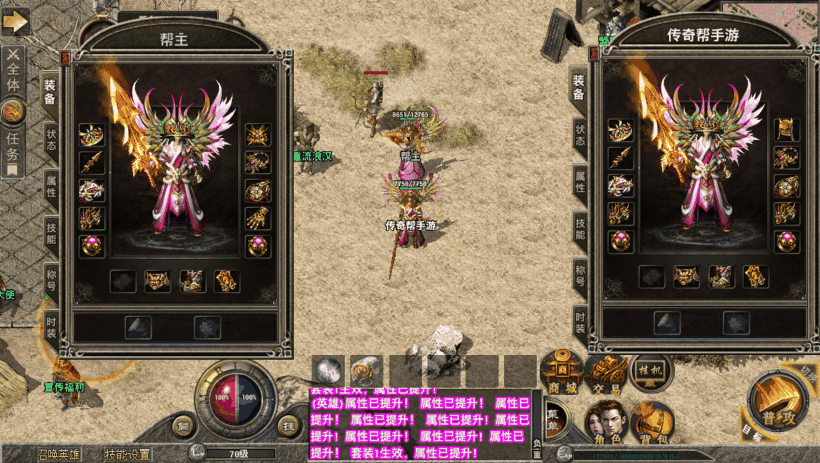Toggle the 挂机 auto-battle button
Viewport: 820px width, 463px height.
click(x=651, y=369)
